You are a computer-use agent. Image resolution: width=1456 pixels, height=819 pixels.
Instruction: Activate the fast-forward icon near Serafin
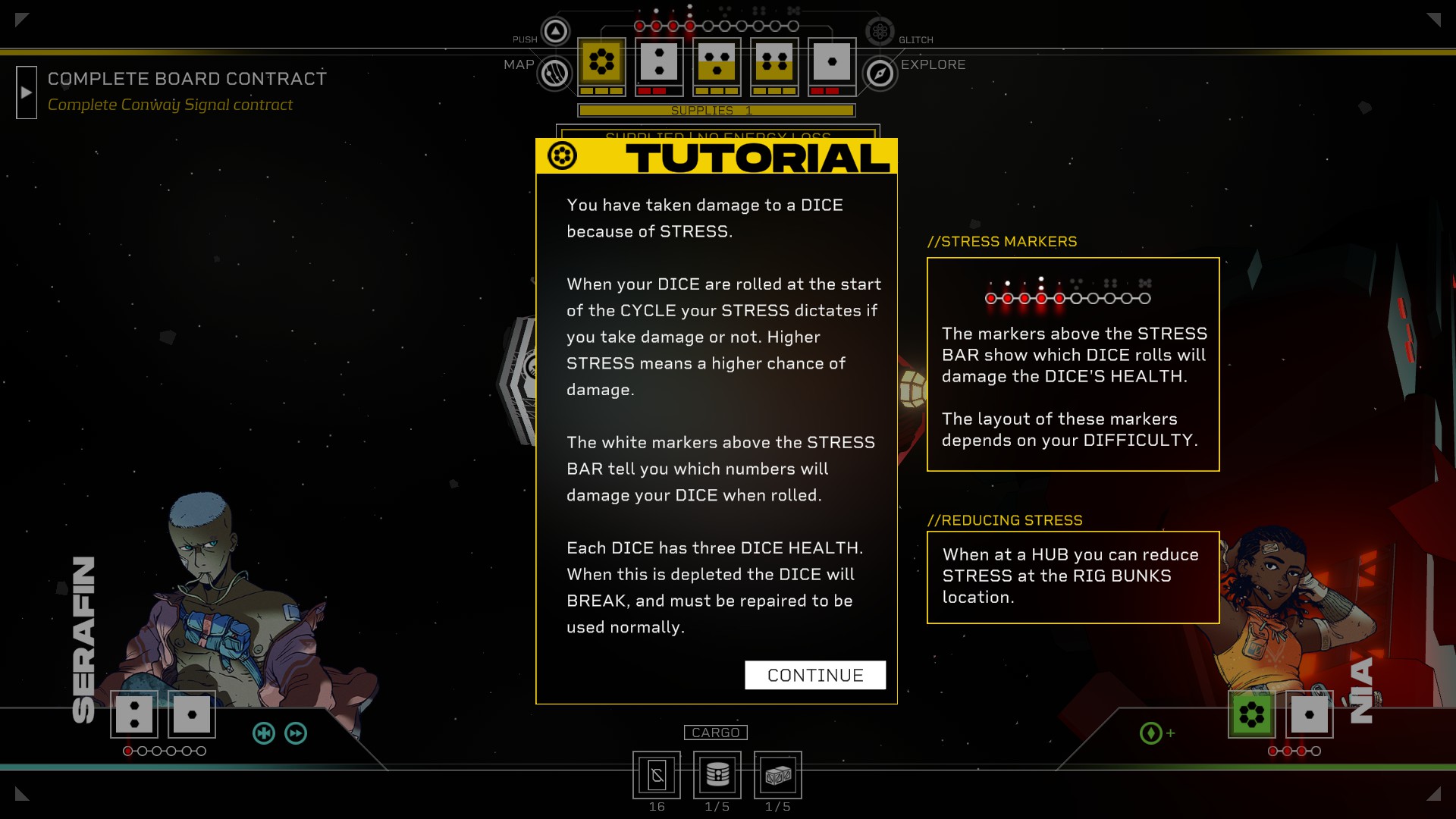[296, 733]
